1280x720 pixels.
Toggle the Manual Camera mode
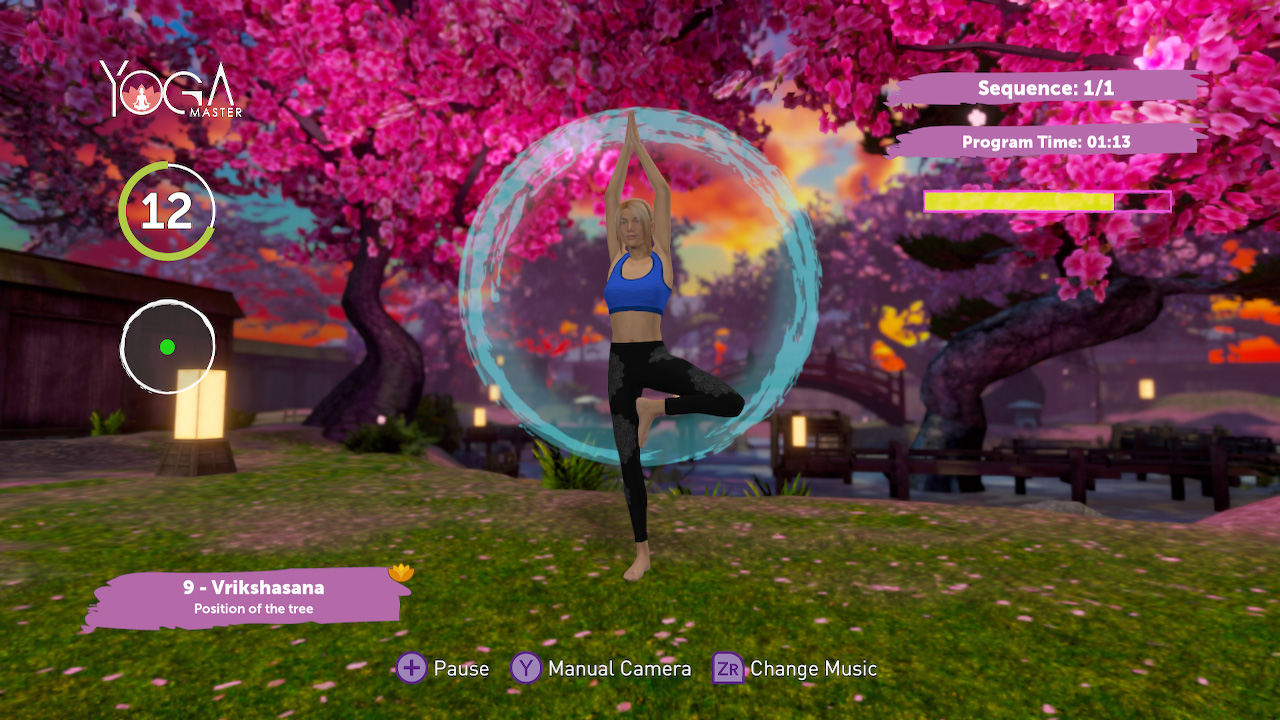(600, 668)
